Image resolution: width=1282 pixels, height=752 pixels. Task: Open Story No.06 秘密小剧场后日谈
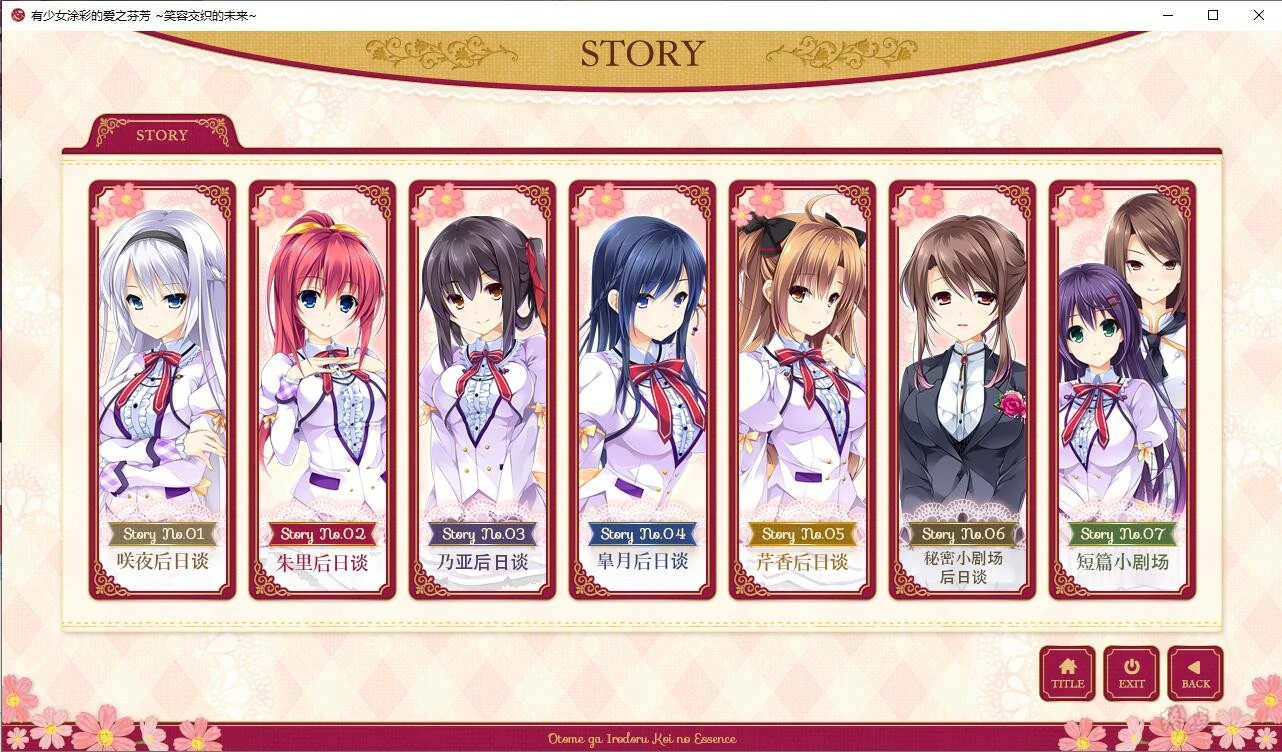[961, 390]
